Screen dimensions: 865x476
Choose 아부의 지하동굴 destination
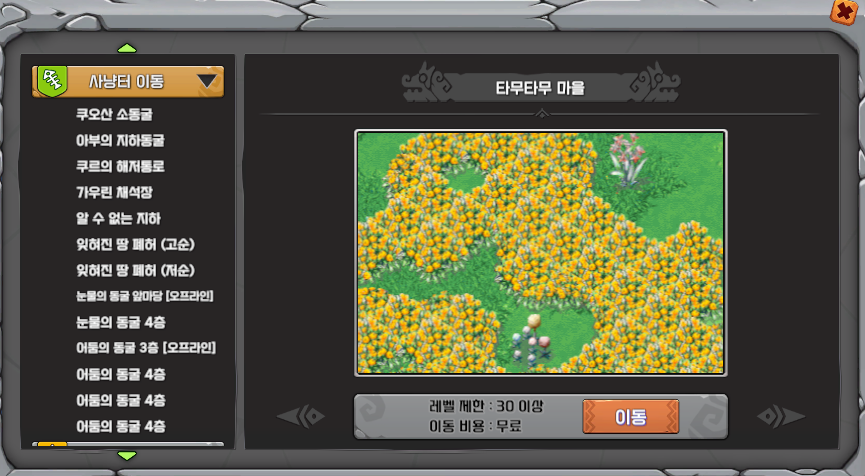[120, 140]
